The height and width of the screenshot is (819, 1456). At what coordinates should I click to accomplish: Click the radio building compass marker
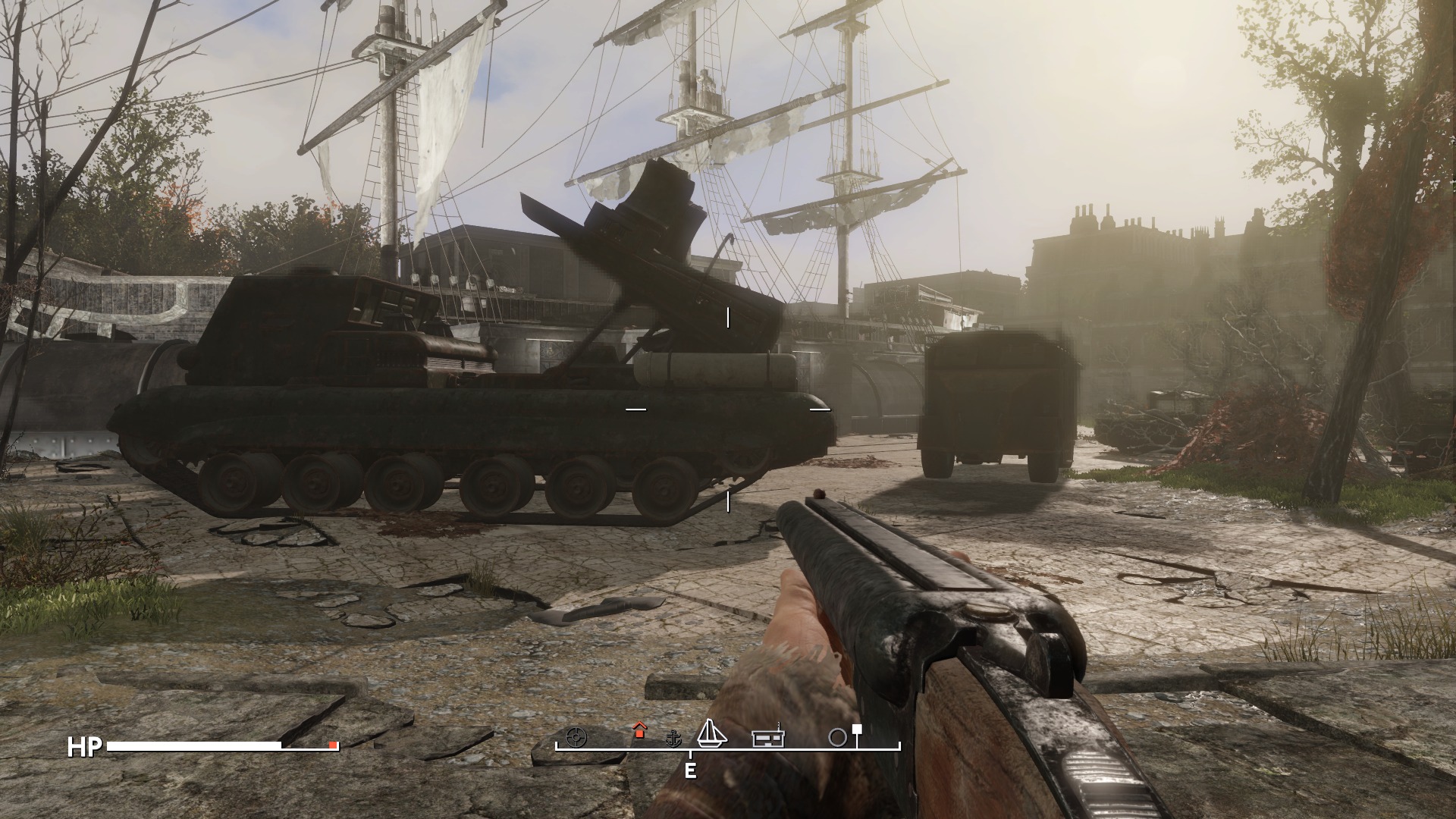coord(768,737)
